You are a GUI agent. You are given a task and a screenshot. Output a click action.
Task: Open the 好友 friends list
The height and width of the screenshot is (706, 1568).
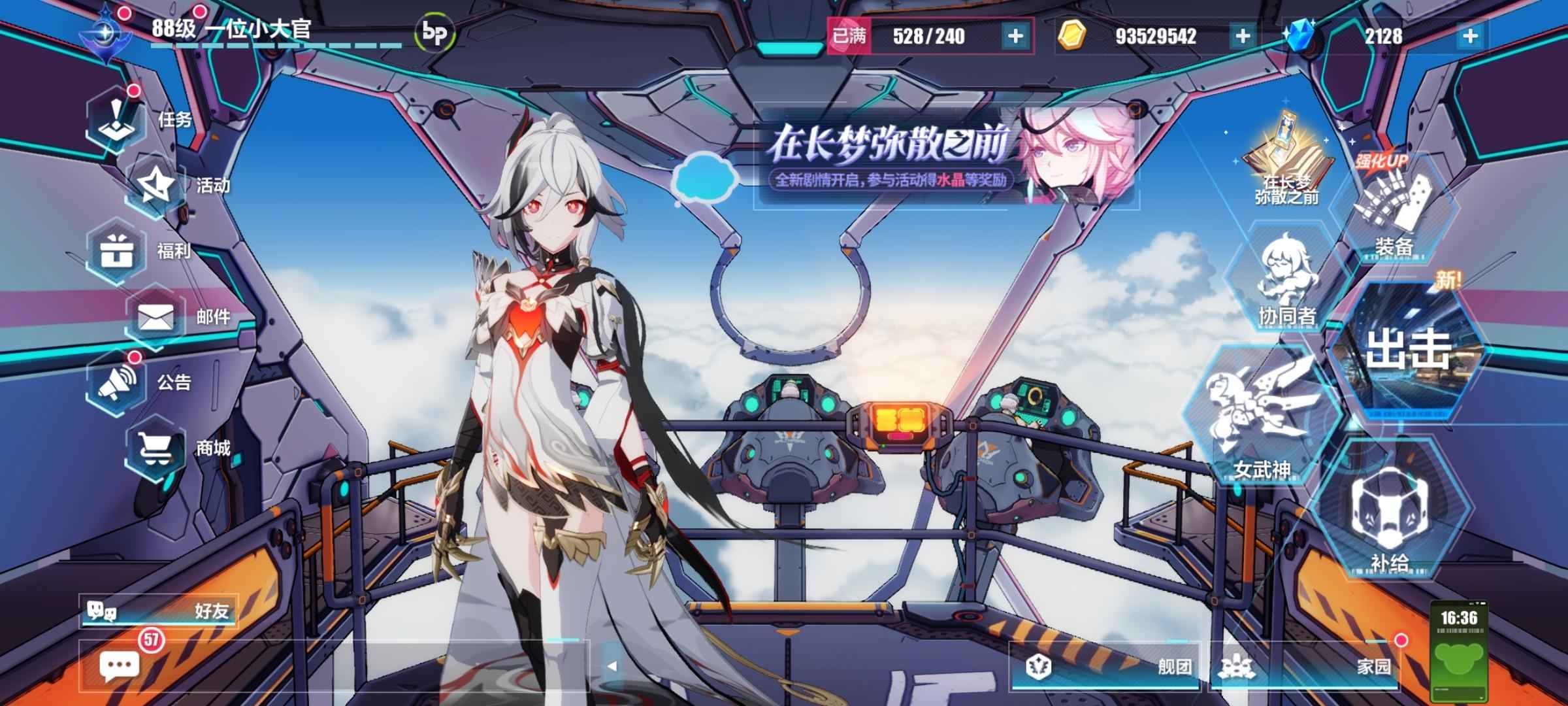pyautogui.click(x=158, y=611)
